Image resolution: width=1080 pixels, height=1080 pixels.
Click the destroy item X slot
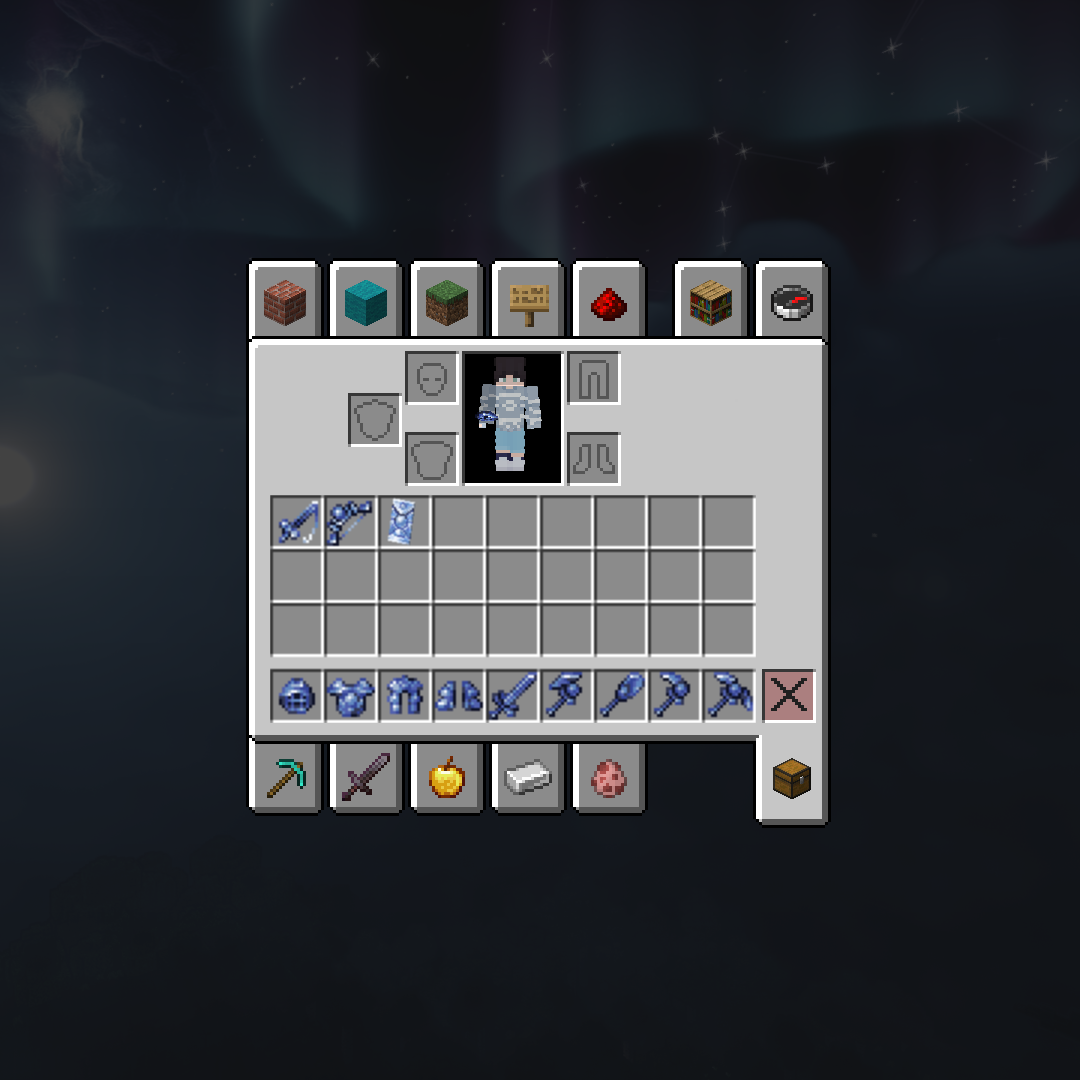789,696
